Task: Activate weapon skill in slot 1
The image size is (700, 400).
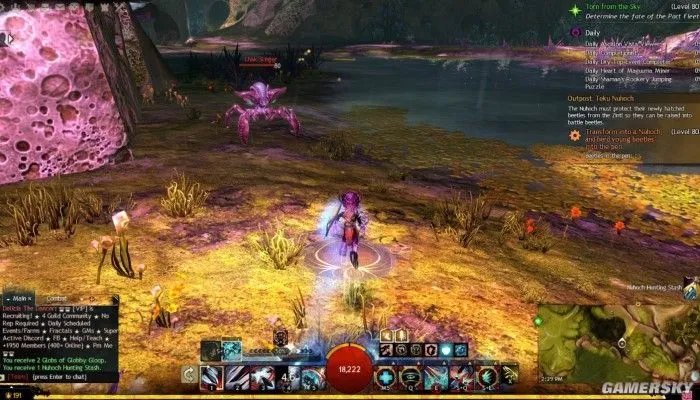Action: [x=209, y=377]
